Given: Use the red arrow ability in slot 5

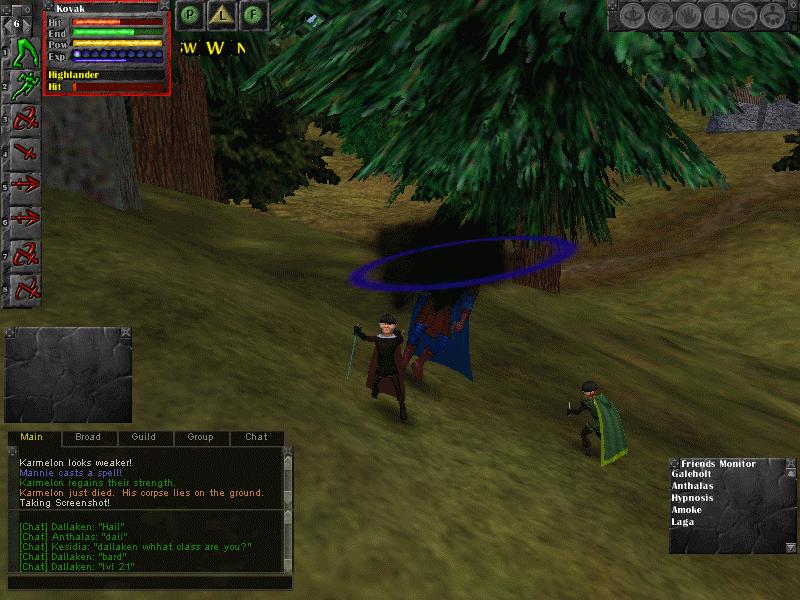Looking at the screenshot, I should click(26, 187).
